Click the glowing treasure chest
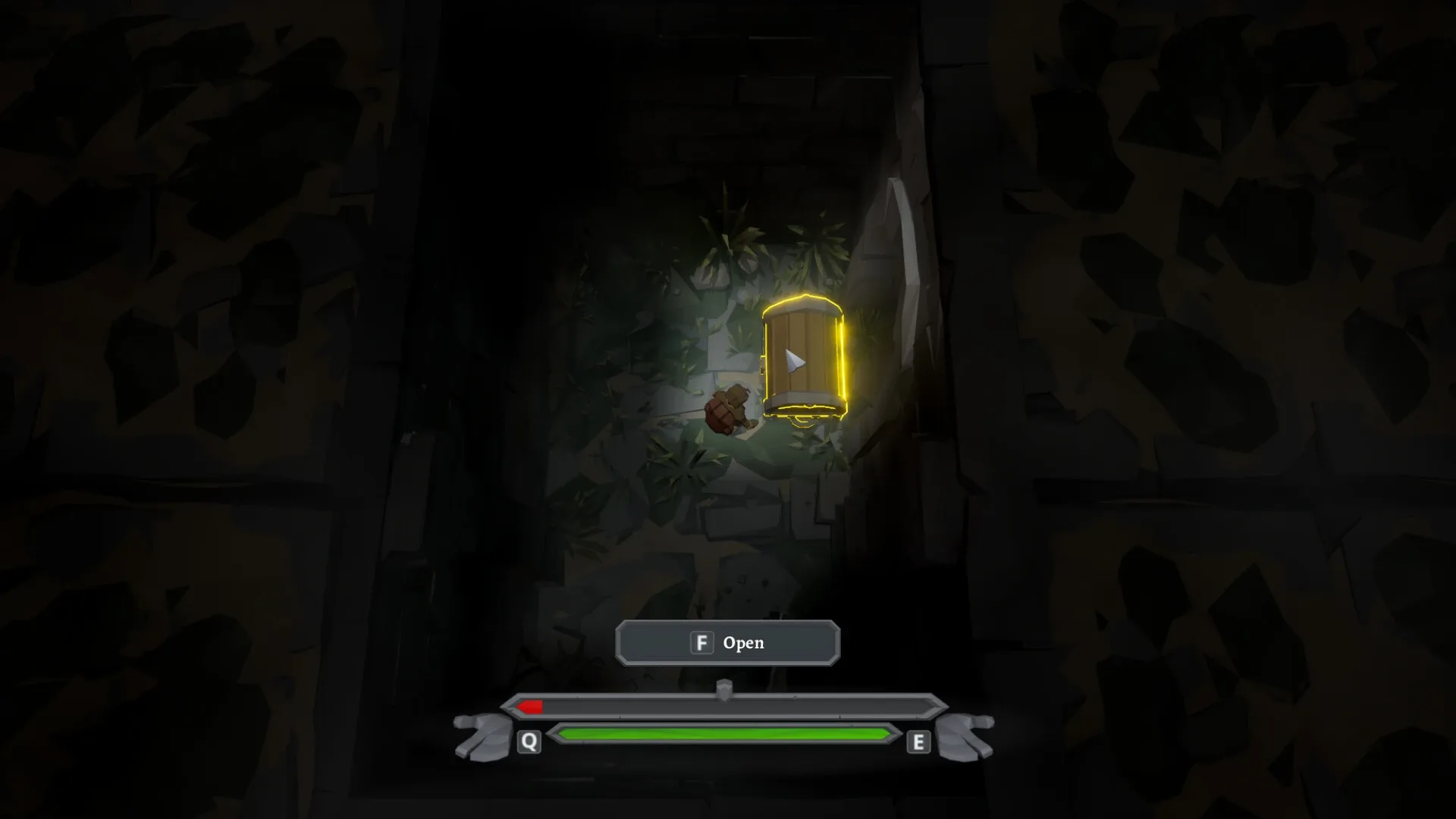Viewport: 1456px width, 819px height. (804, 353)
